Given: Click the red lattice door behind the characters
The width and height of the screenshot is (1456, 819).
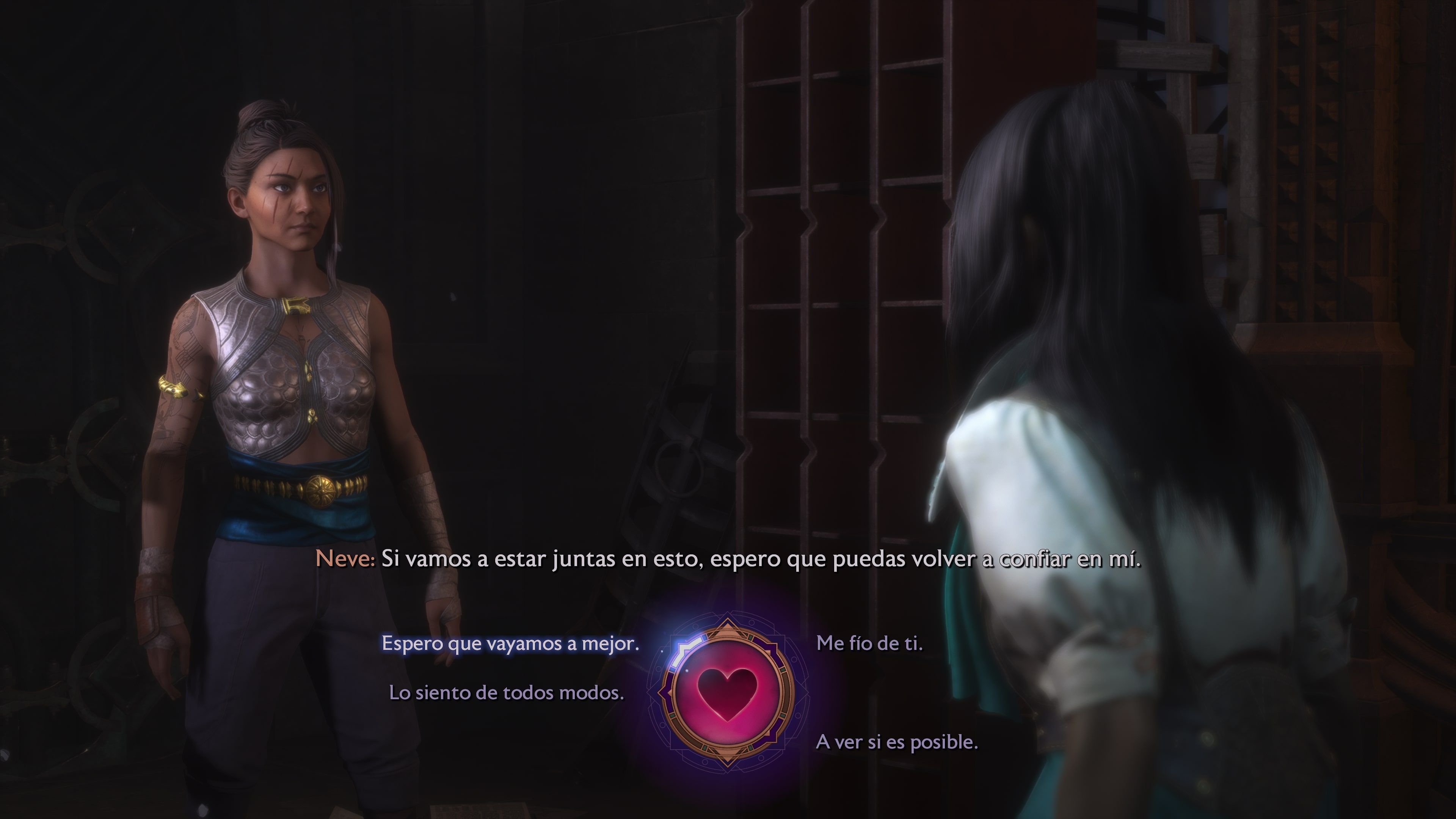Looking at the screenshot, I should 819,226.
